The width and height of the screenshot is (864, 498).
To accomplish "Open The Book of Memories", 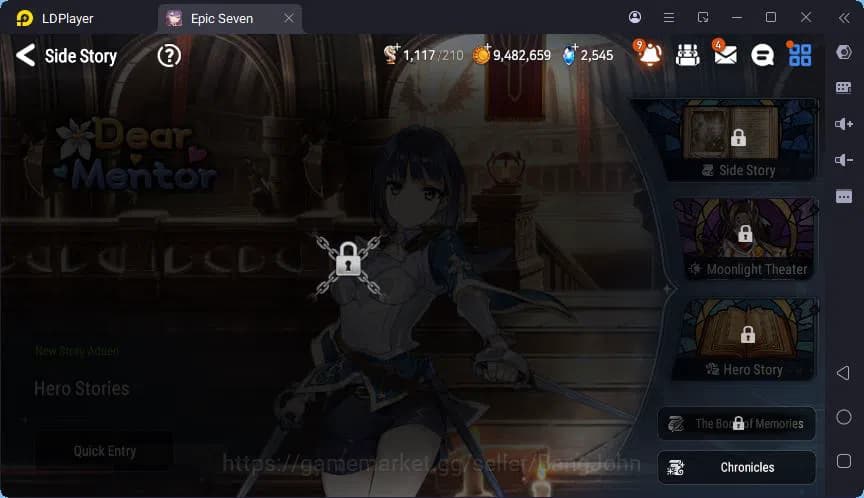I will click(x=737, y=424).
